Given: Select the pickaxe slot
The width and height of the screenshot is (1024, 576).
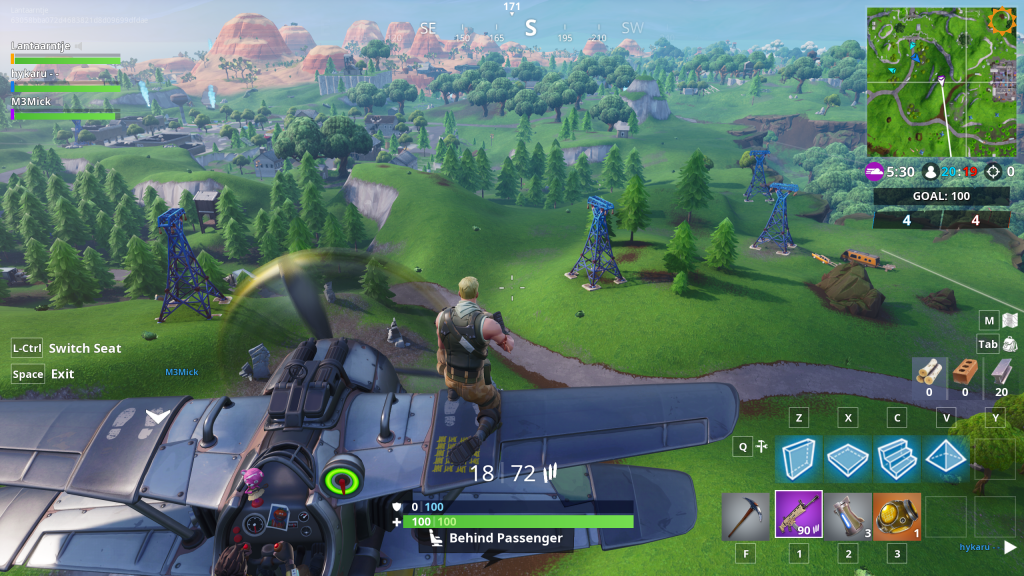Looking at the screenshot, I should tap(746, 515).
